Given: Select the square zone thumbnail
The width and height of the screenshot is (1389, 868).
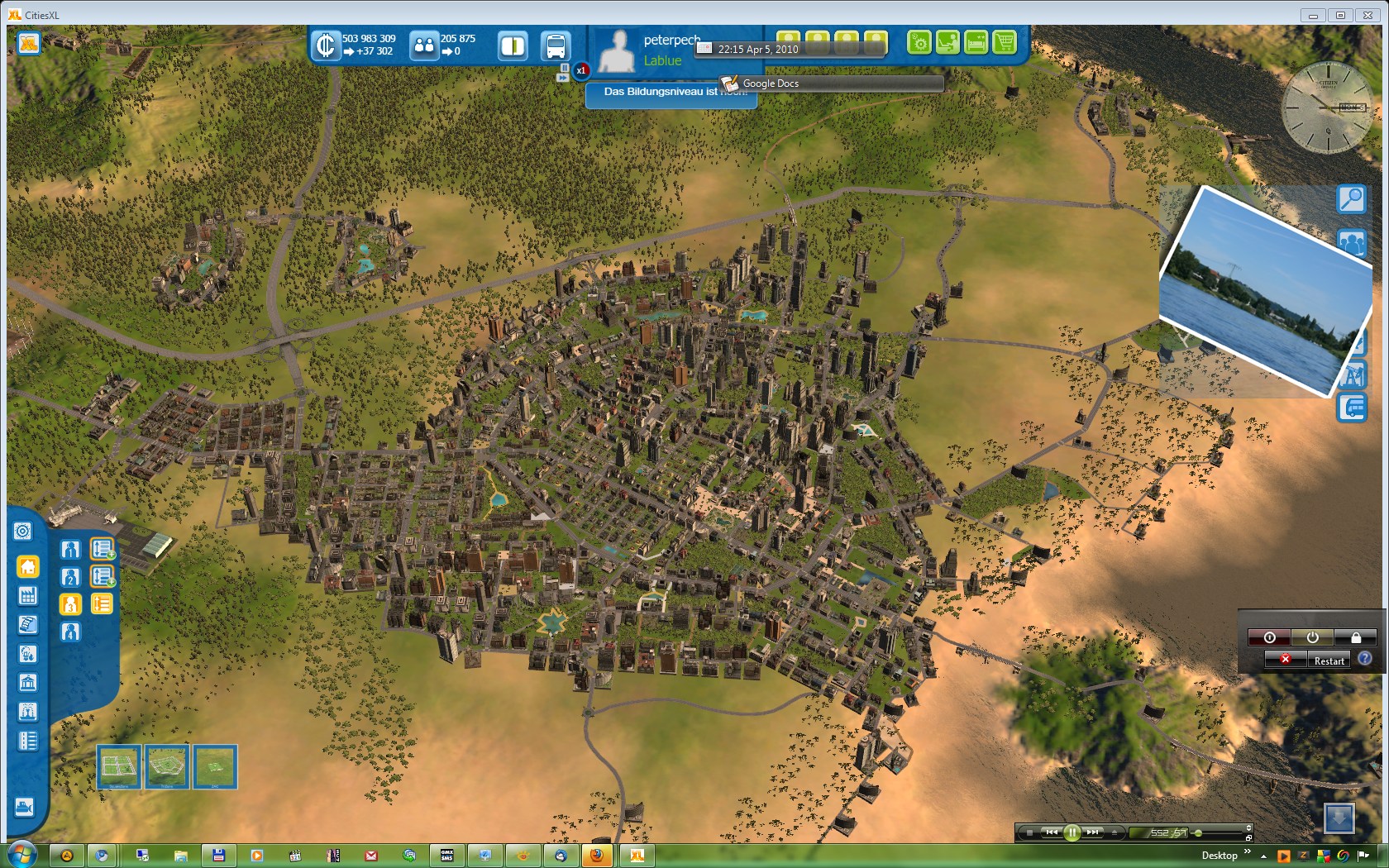Looking at the screenshot, I should pyautogui.click(x=118, y=766).
